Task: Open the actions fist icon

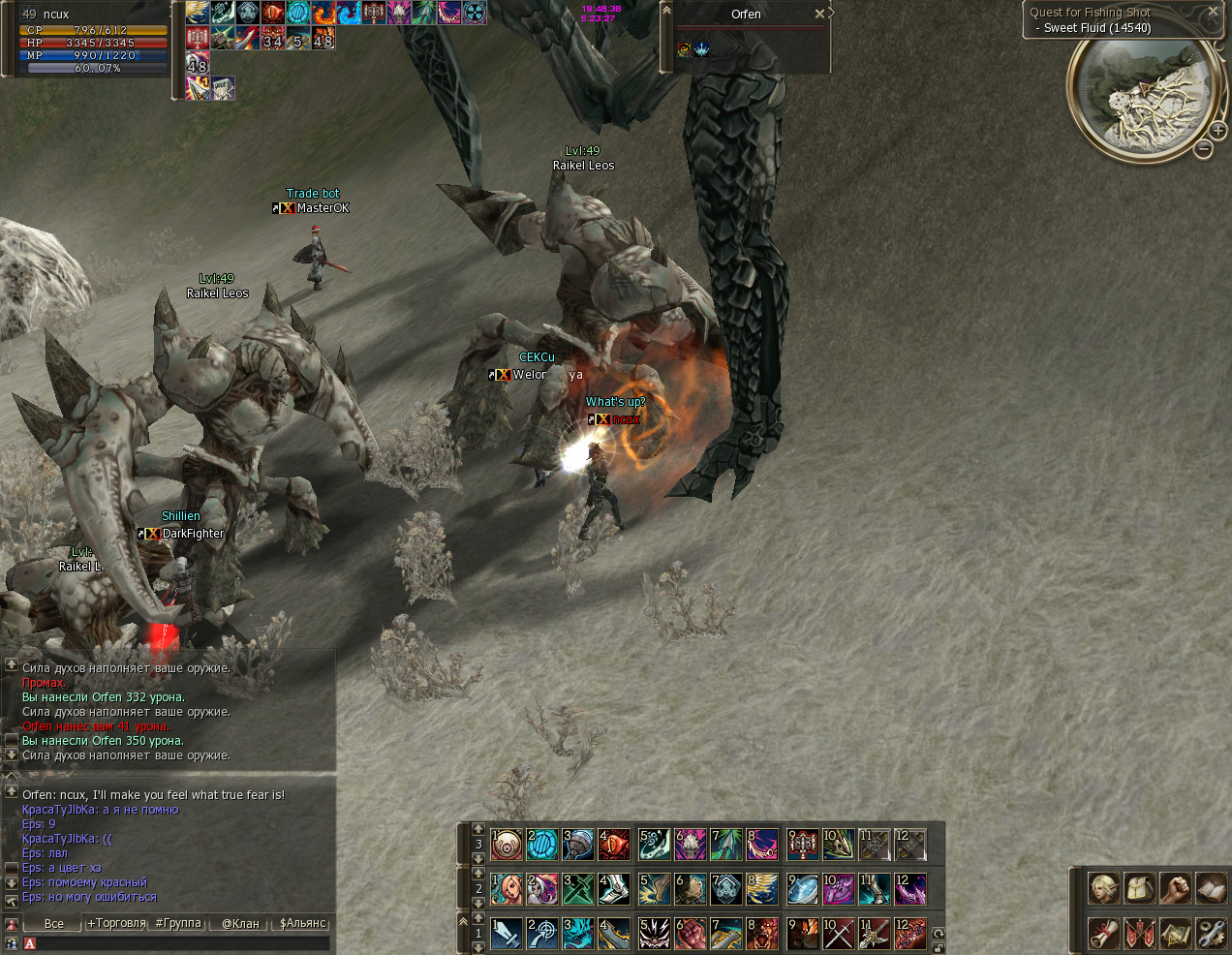Action: click(x=1176, y=887)
